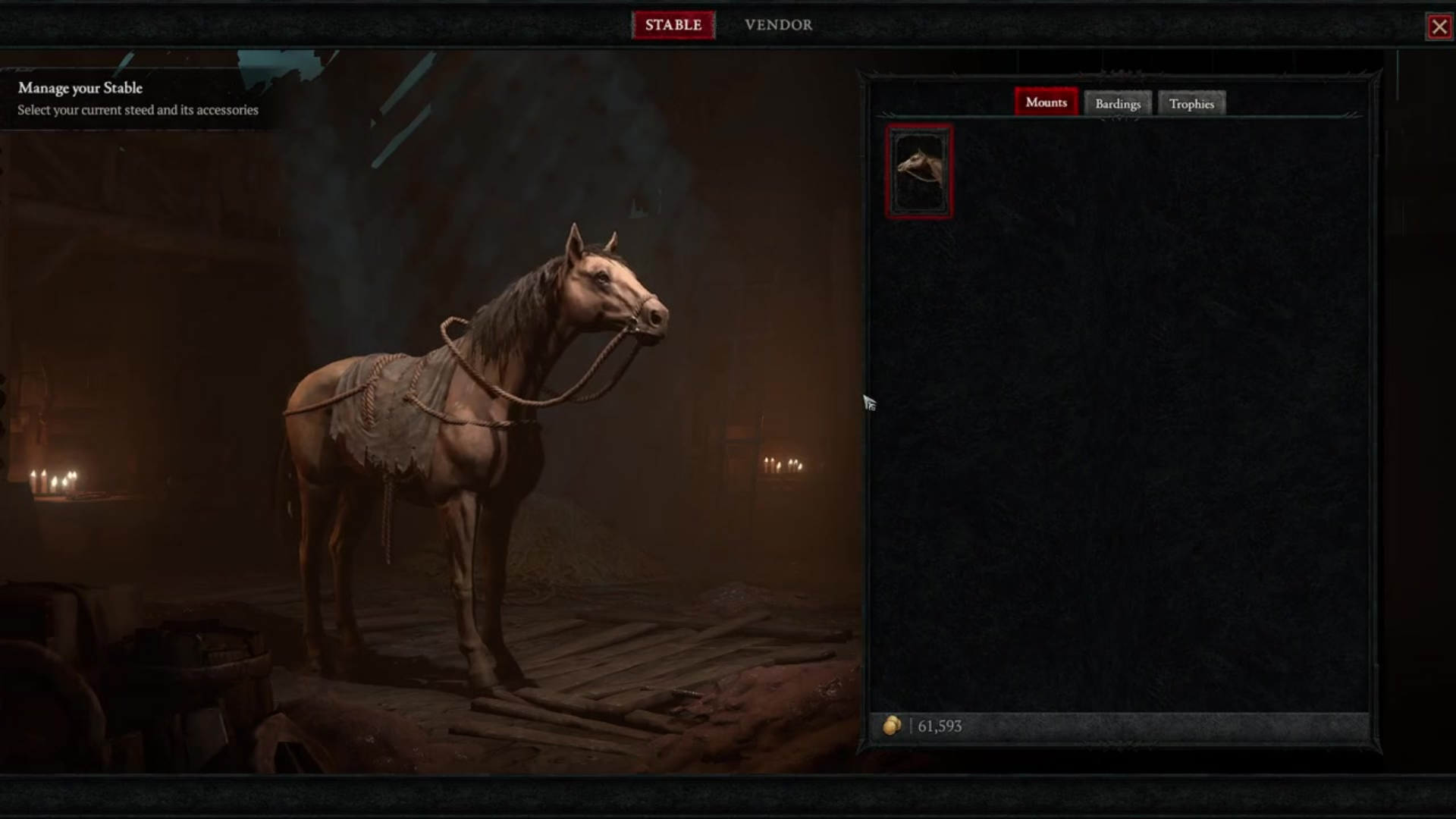
Task: Open the Bardings list for your steed
Action: (1117, 103)
